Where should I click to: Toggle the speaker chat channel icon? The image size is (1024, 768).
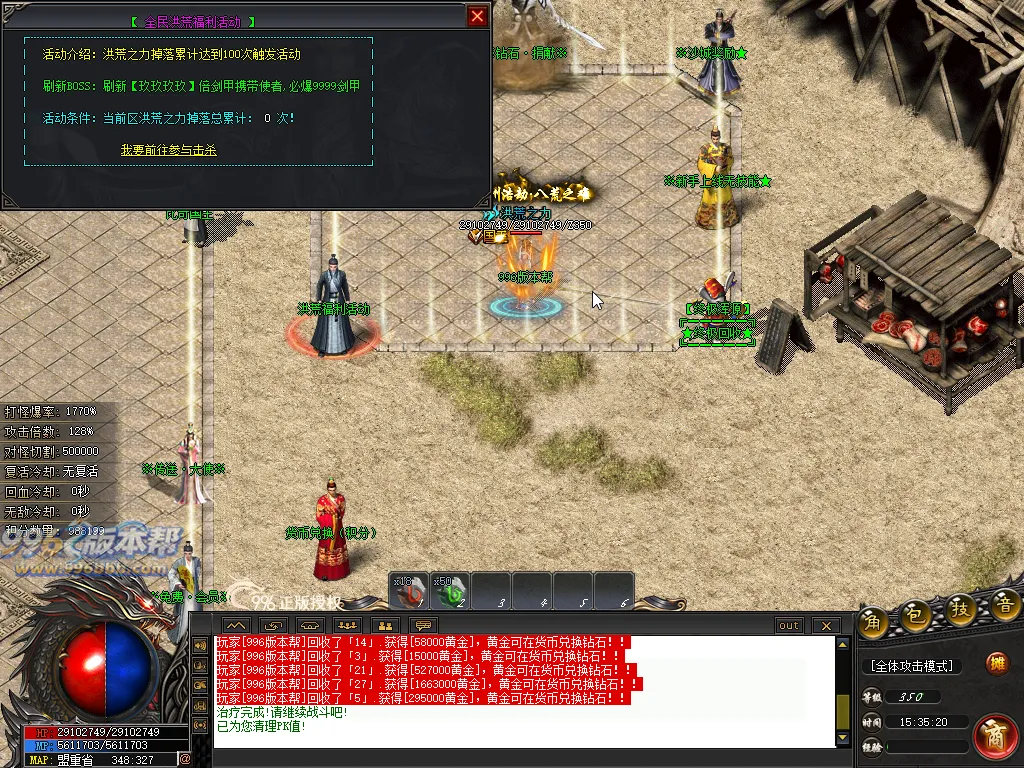(198, 645)
